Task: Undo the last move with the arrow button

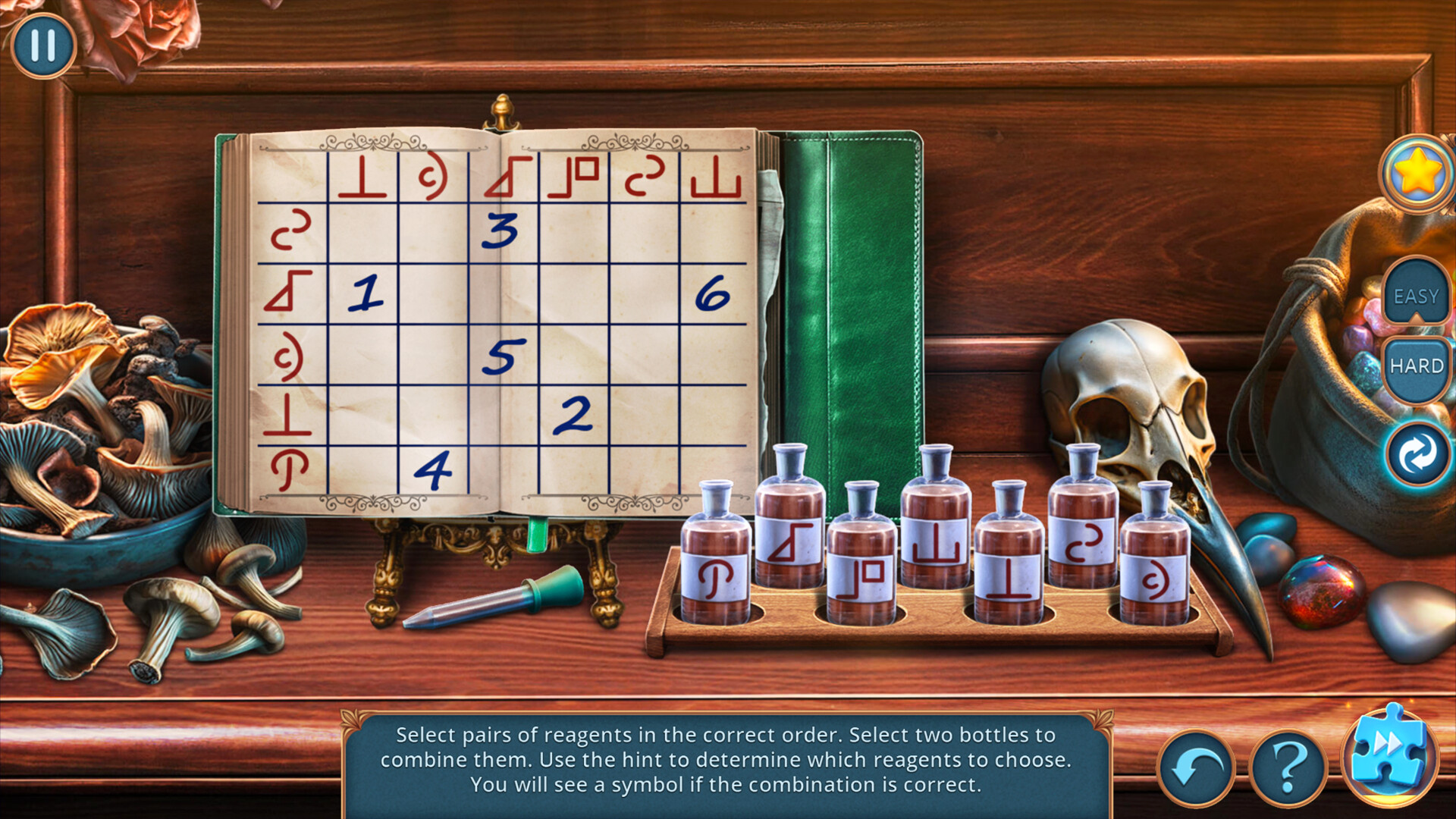Action: [x=1196, y=768]
